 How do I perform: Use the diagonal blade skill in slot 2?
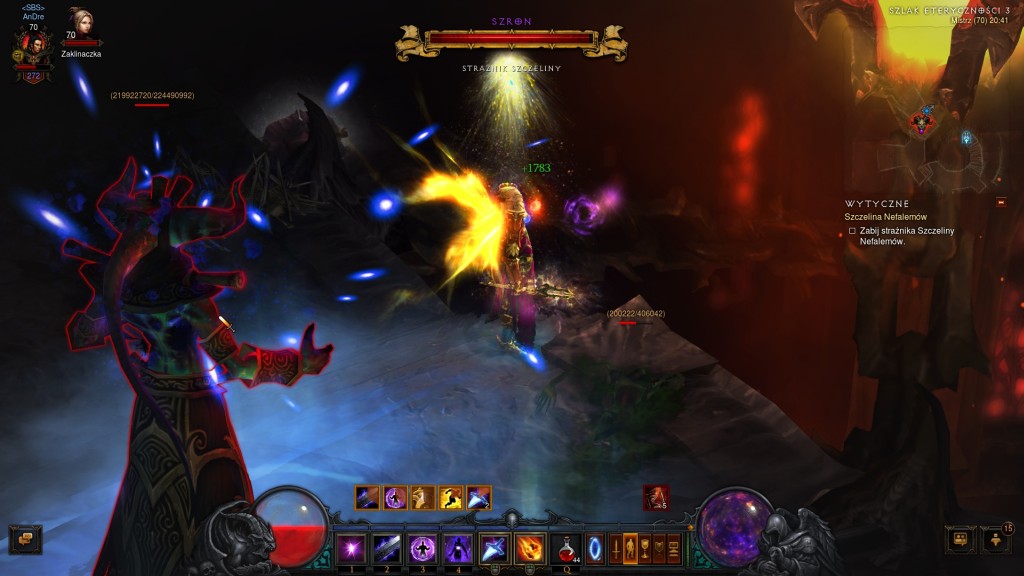point(387,548)
